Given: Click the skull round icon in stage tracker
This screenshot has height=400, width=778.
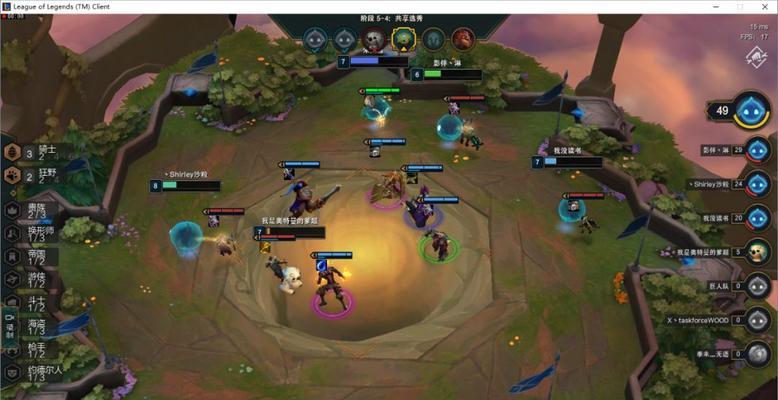Looking at the screenshot, I should click(x=373, y=39).
